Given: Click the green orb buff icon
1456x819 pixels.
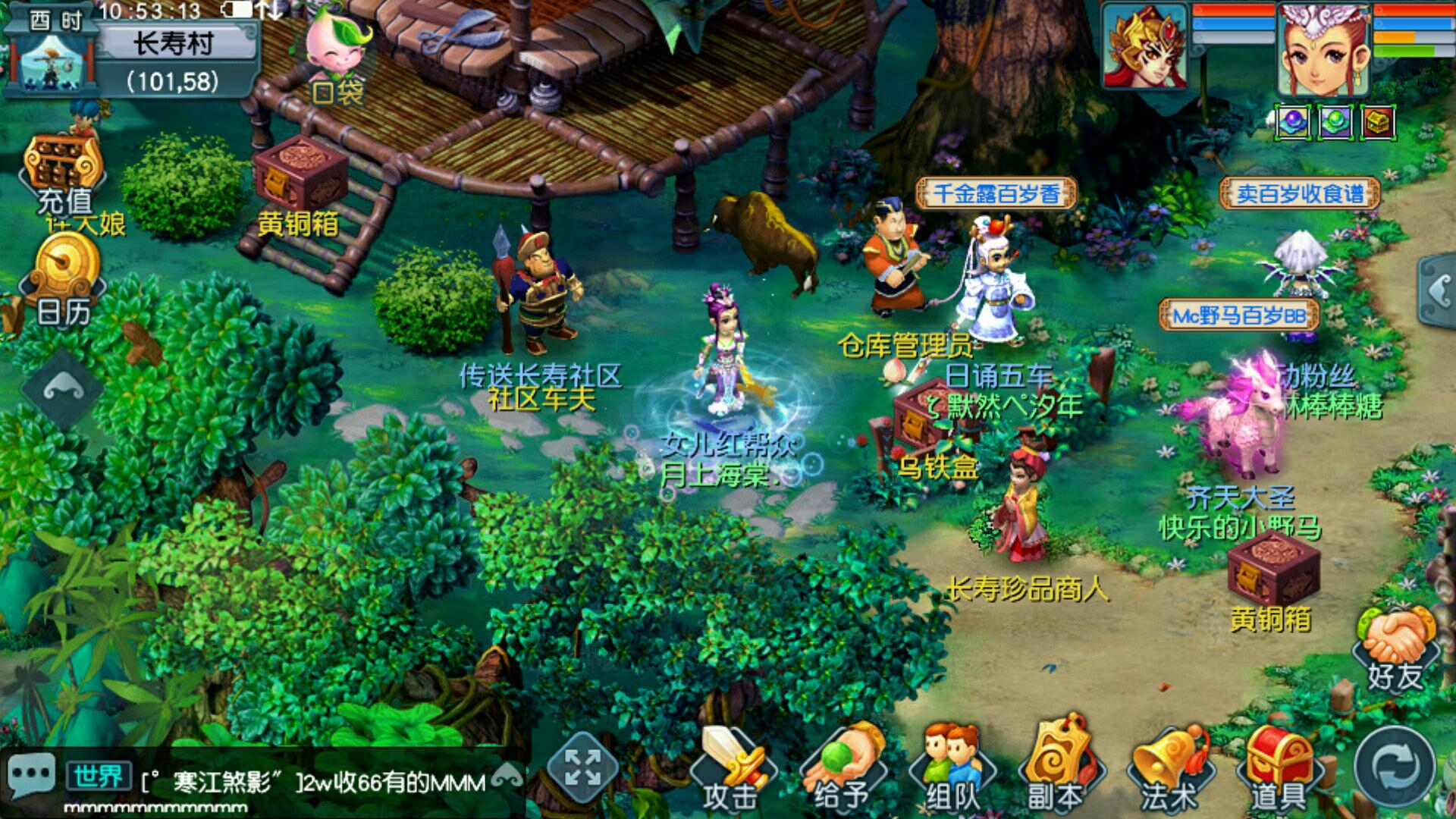Looking at the screenshot, I should tap(1335, 121).
